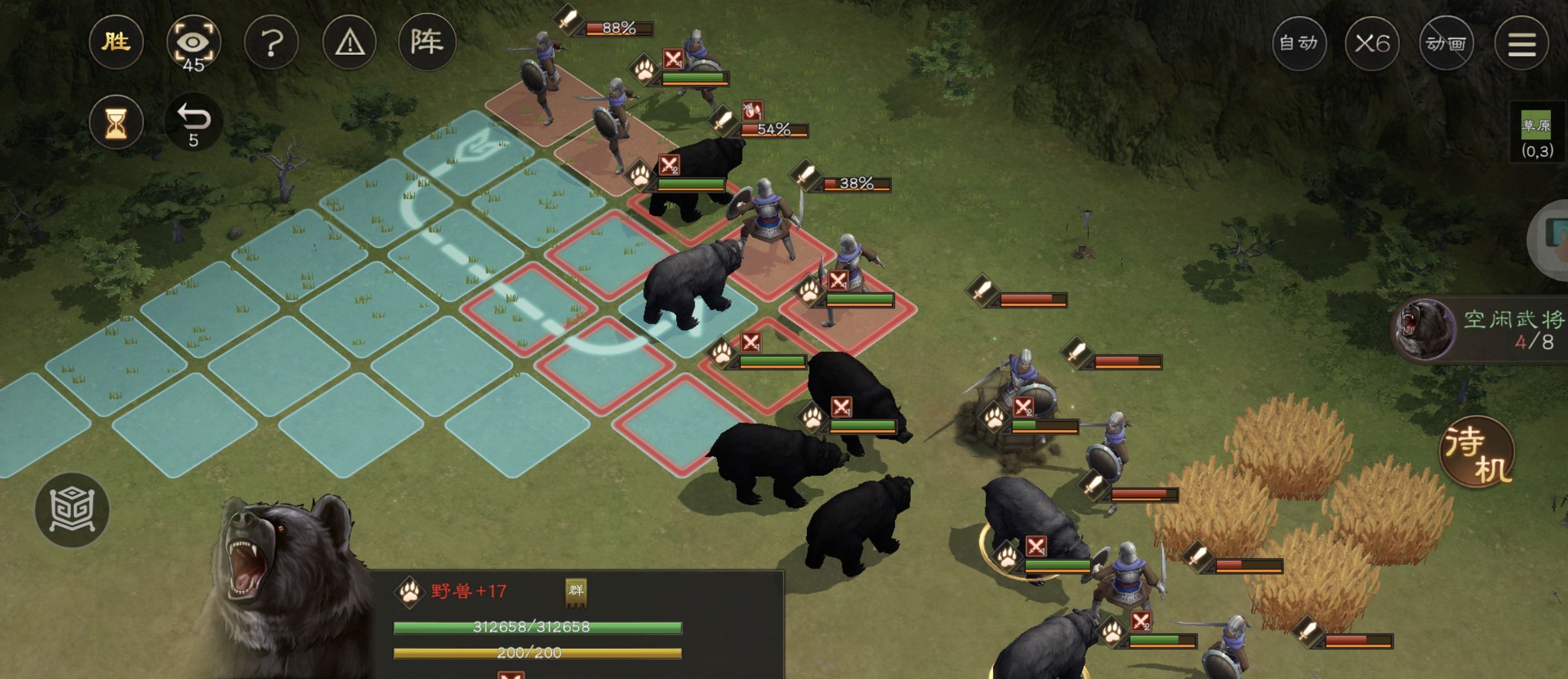The image size is (1568, 679).
Task: Toggle the eye view button
Action: click(x=193, y=43)
